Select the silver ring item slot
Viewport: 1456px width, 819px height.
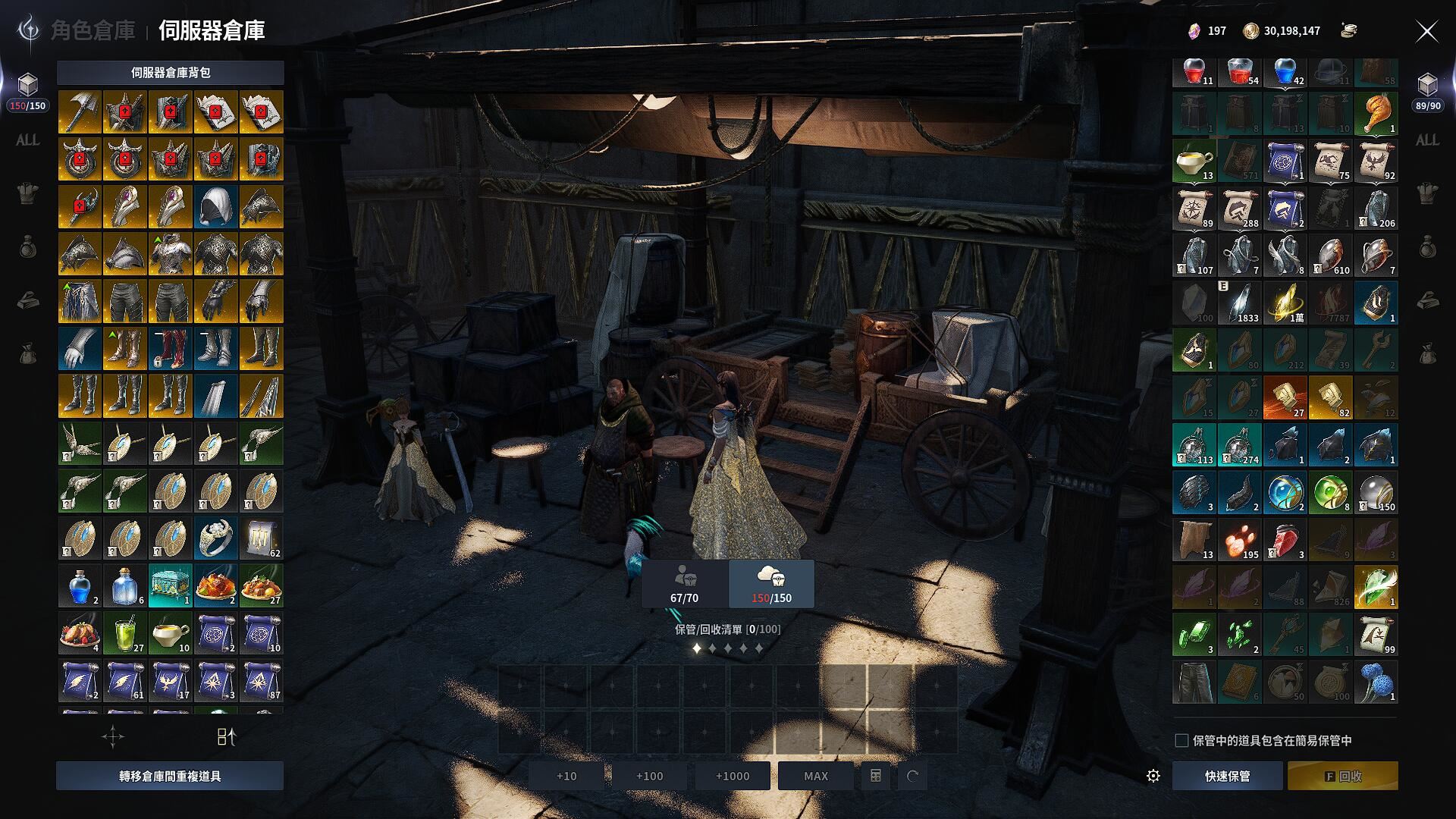click(x=216, y=538)
